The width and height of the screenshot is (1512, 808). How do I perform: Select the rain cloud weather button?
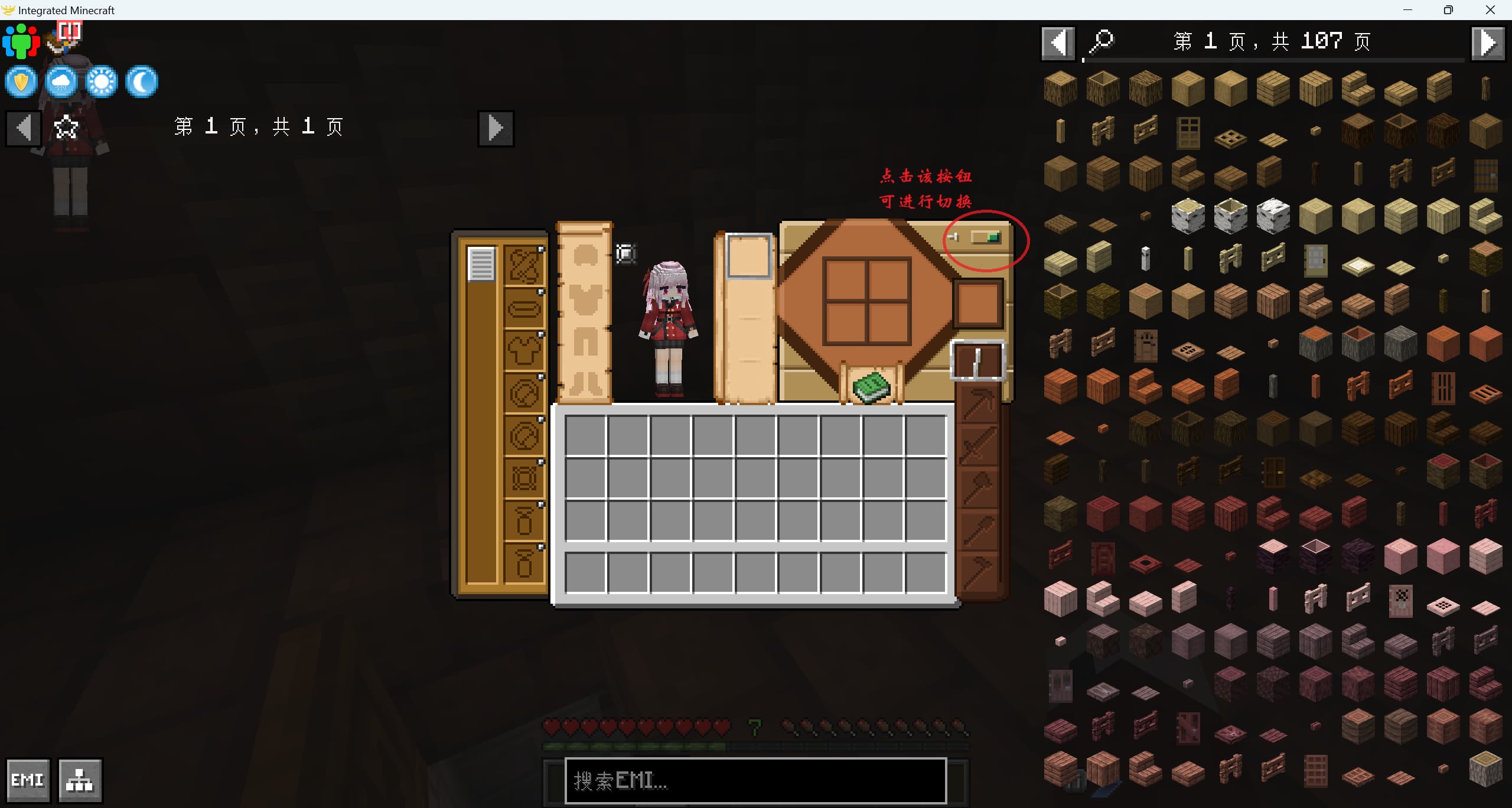click(61, 82)
